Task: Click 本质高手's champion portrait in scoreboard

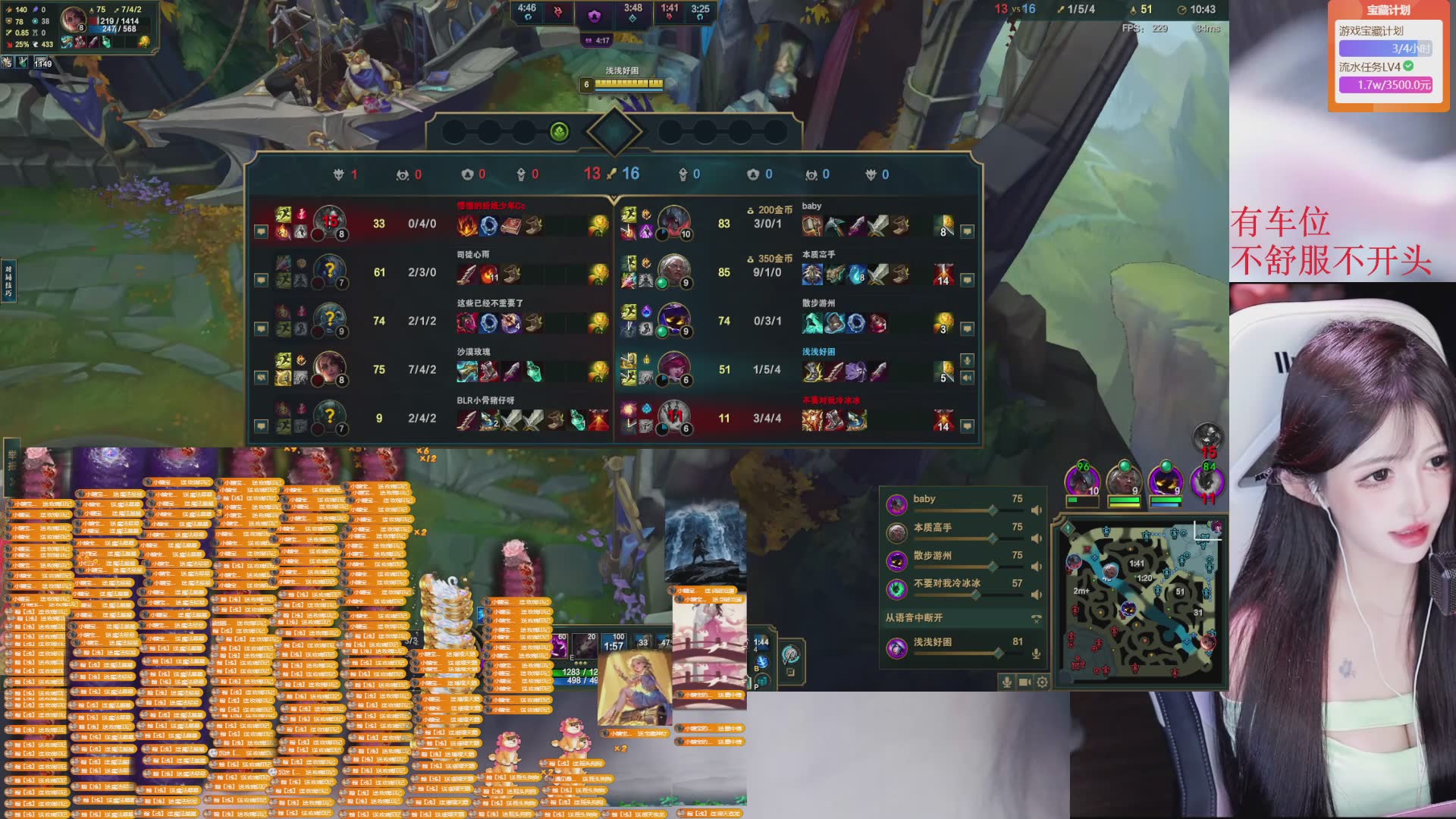Action: pos(673,271)
